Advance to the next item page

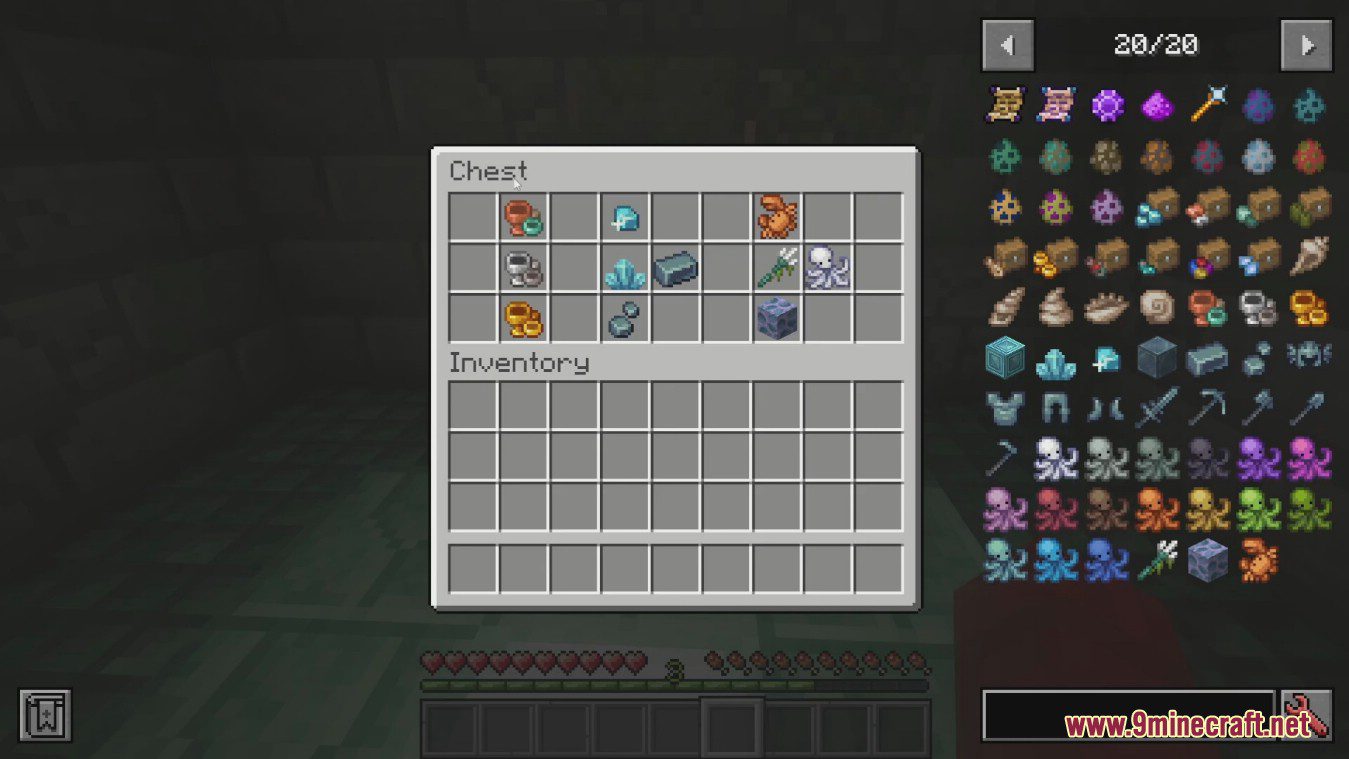point(1307,46)
